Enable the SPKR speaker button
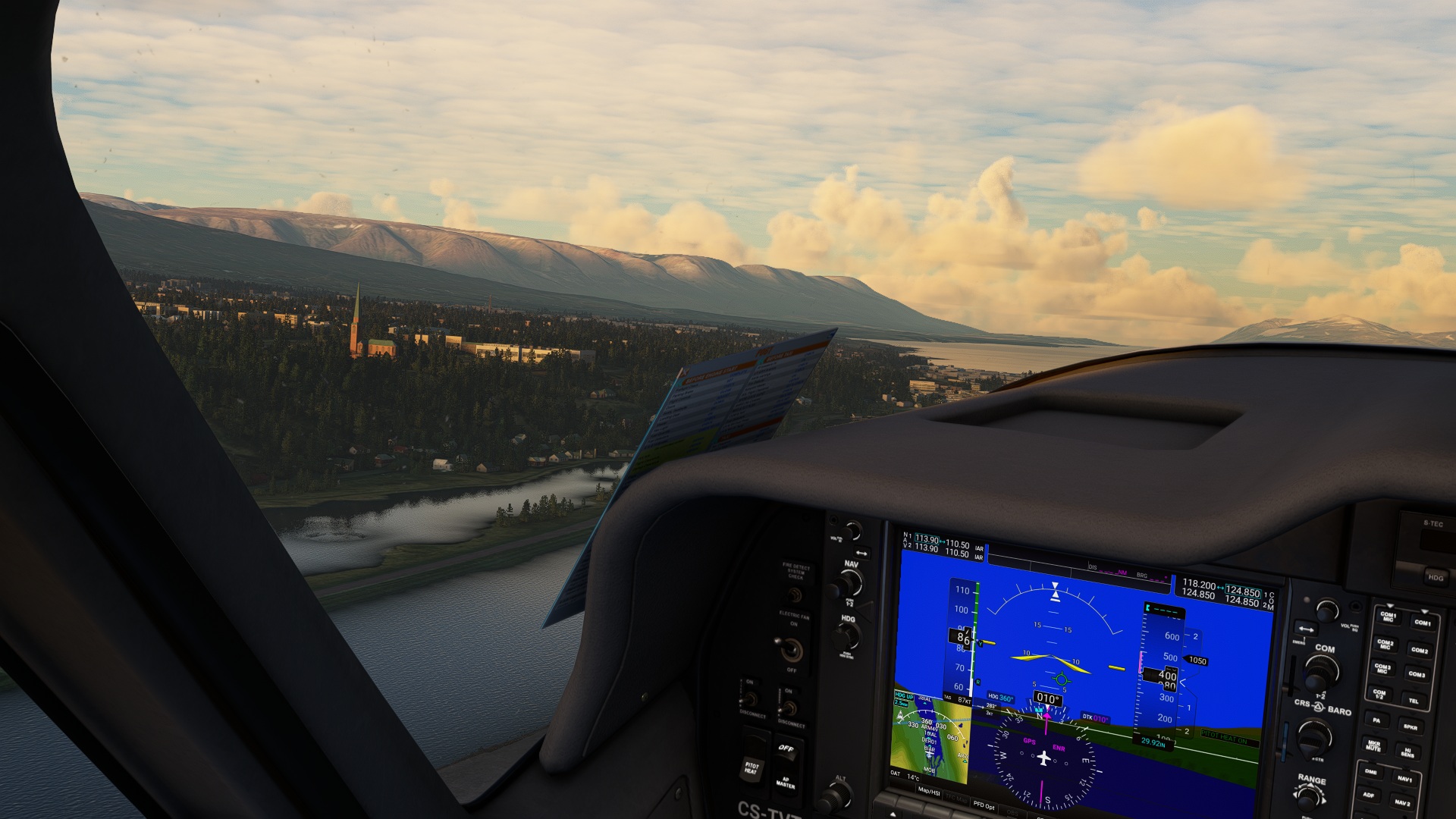Screen dimensions: 1456x819 [1410, 726]
